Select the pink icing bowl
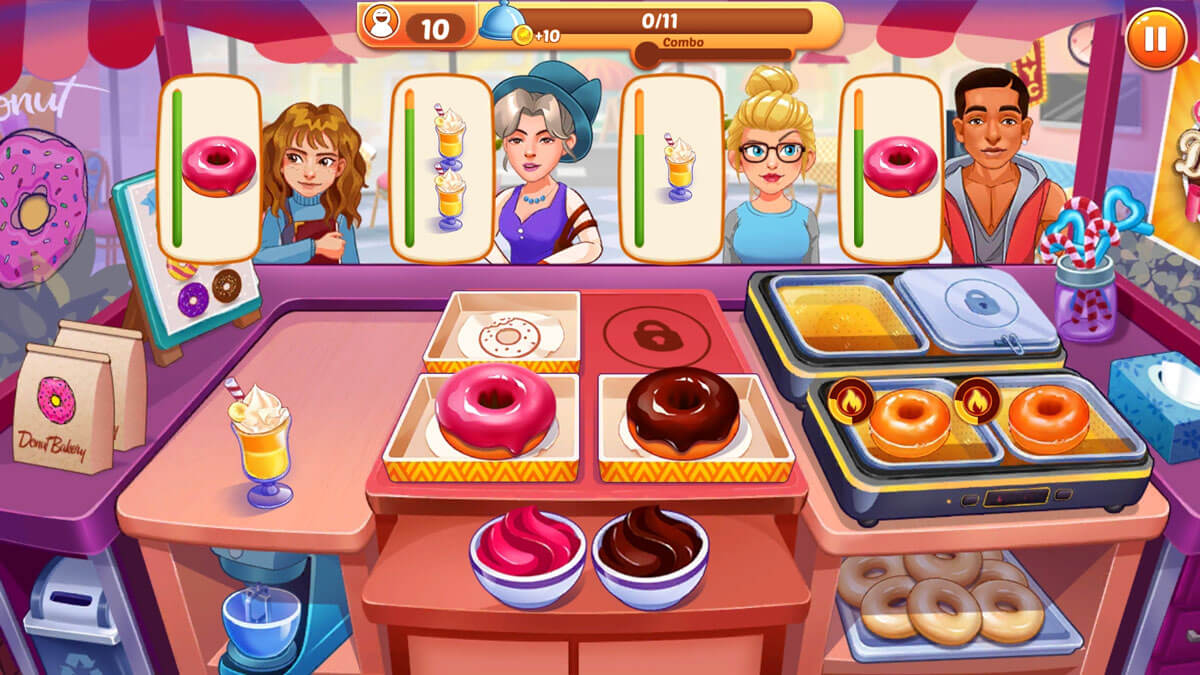Image resolution: width=1200 pixels, height=675 pixels. point(527,556)
